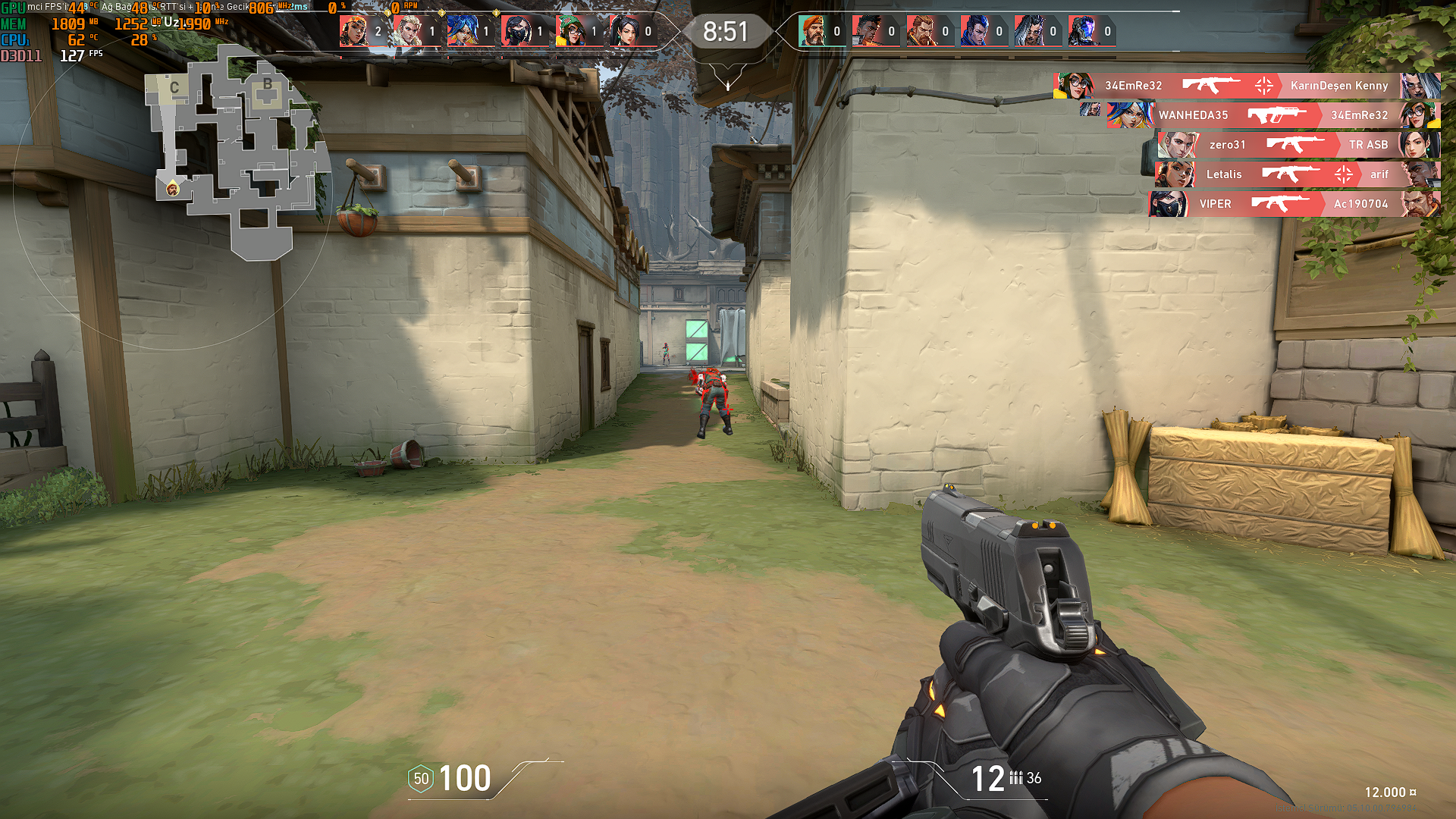Select the hooded Omen portrait
Viewport: 1456px width, 819px height.
(x=1082, y=31)
